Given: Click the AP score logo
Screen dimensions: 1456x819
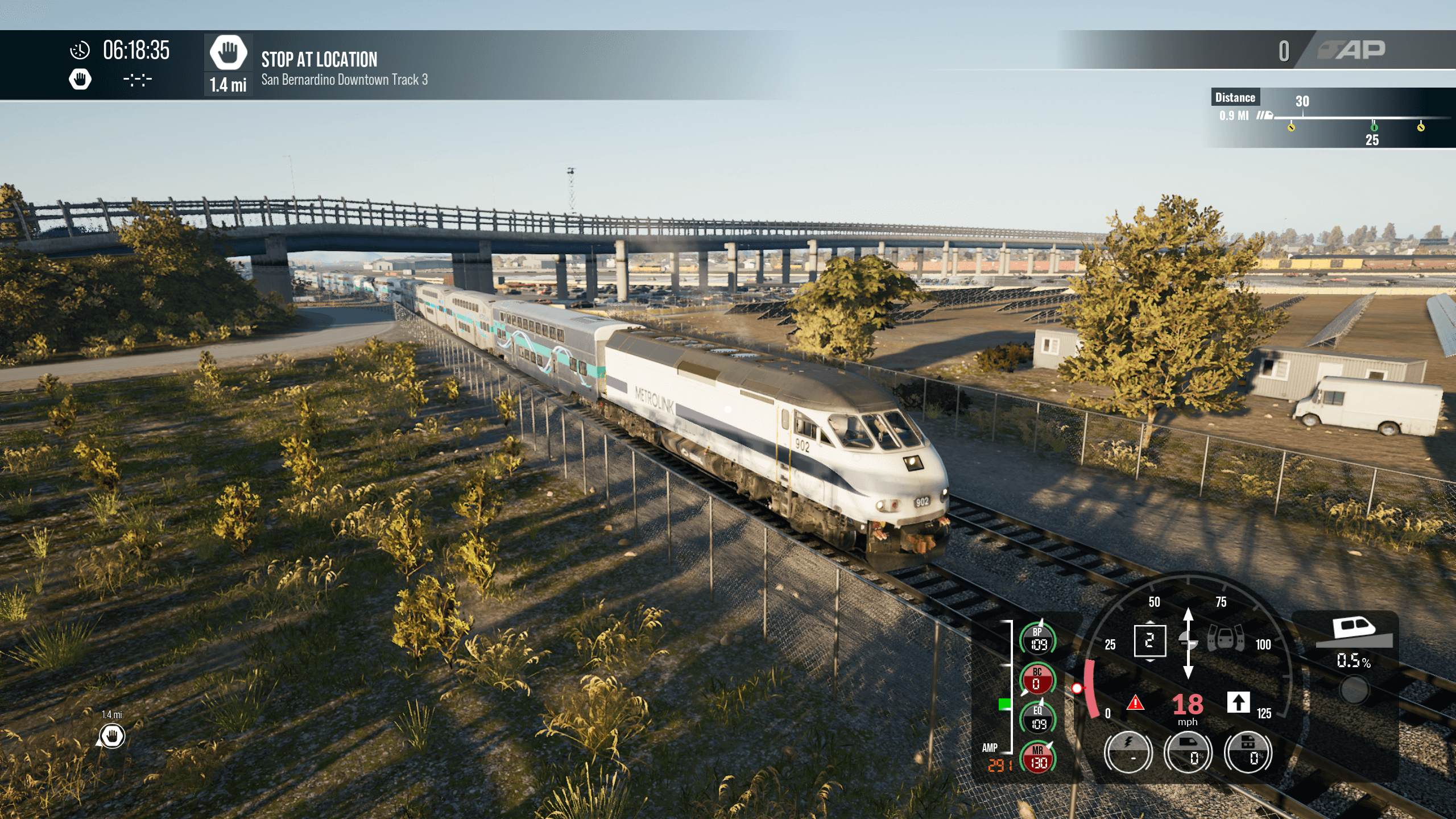Looking at the screenshot, I should pyautogui.click(x=1352, y=51).
